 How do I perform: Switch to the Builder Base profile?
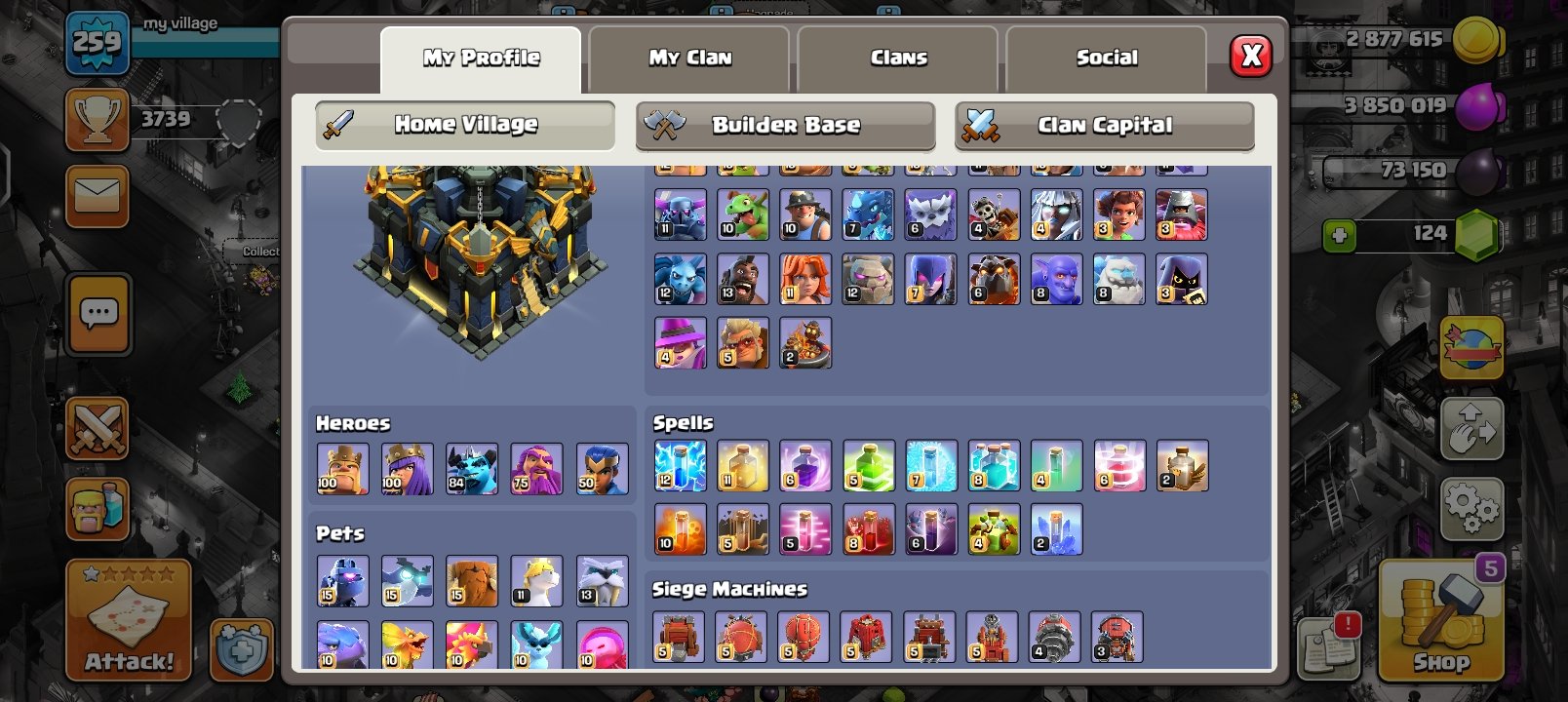click(785, 125)
